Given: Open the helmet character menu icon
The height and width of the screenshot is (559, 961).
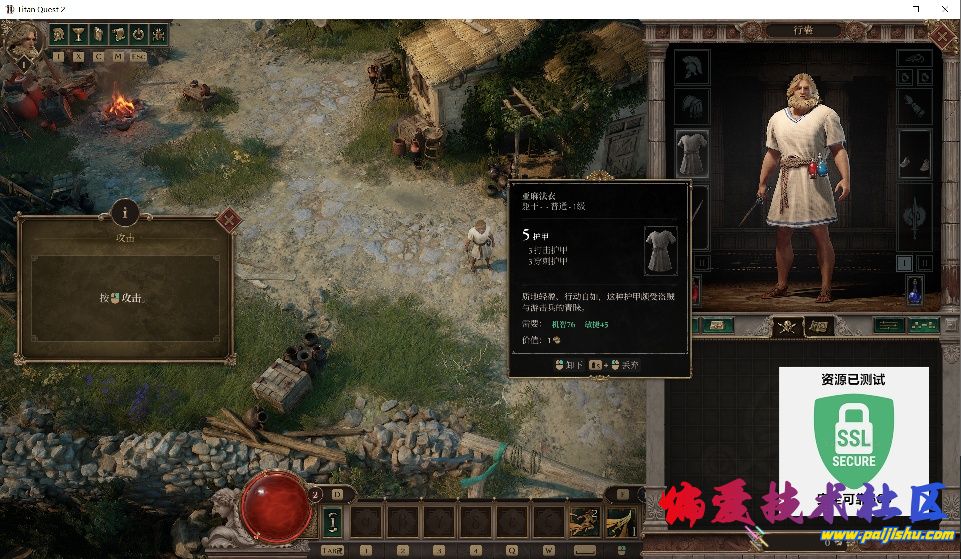Looking at the screenshot, I should [x=59, y=34].
